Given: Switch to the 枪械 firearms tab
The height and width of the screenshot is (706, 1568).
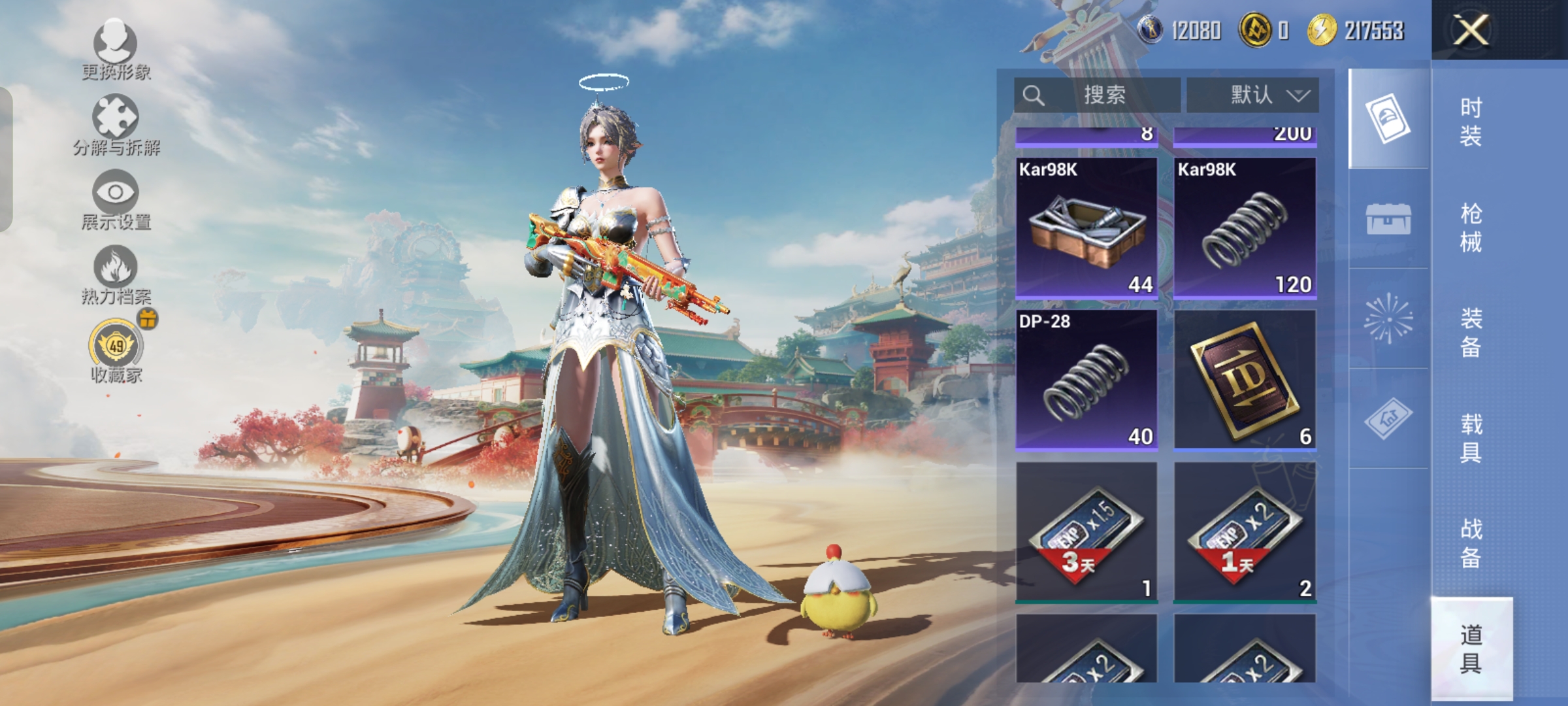Looking at the screenshot, I should point(1471,227).
